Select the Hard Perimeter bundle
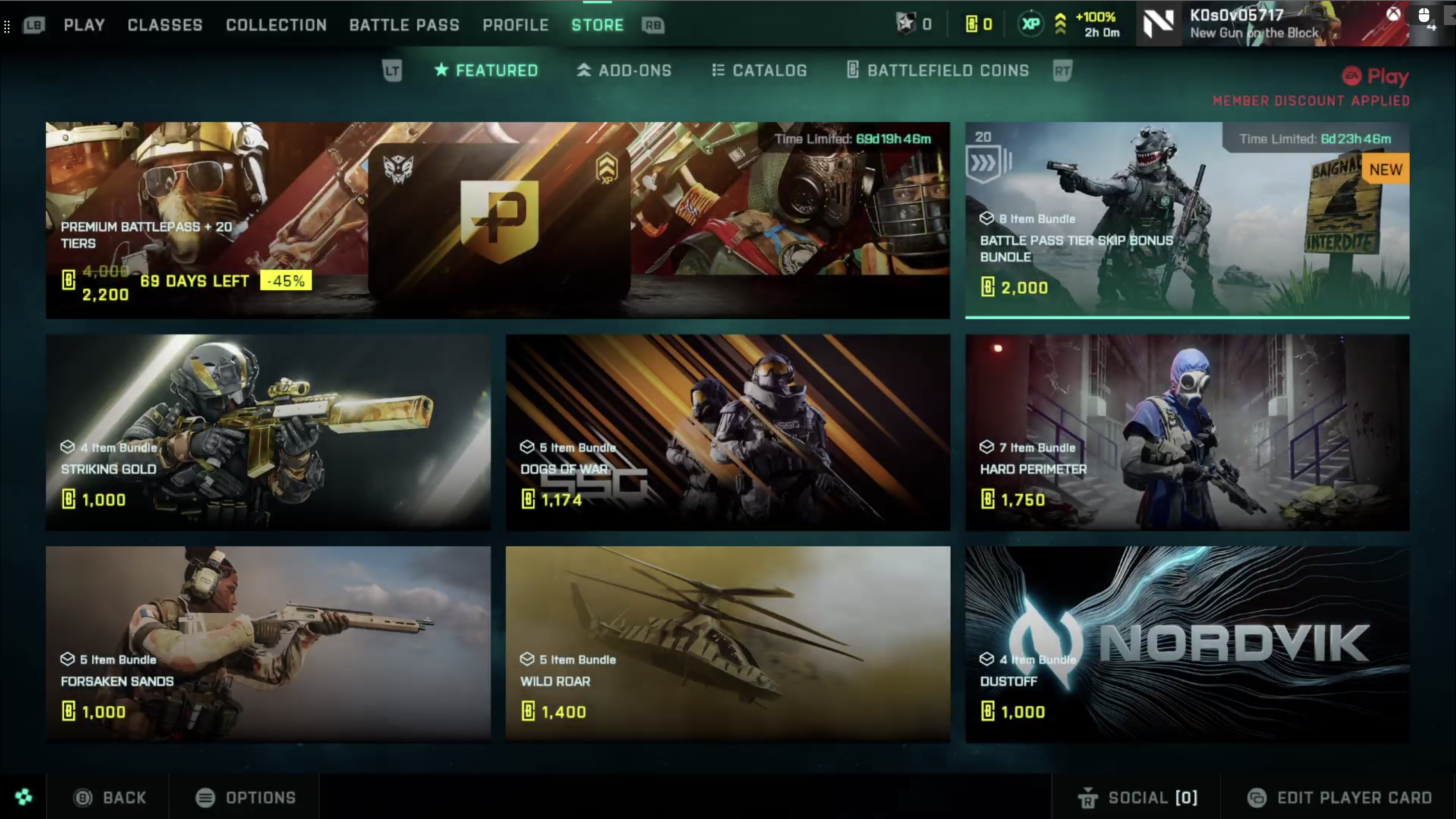The width and height of the screenshot is (1456, 819). click(x=1187, y=432)
